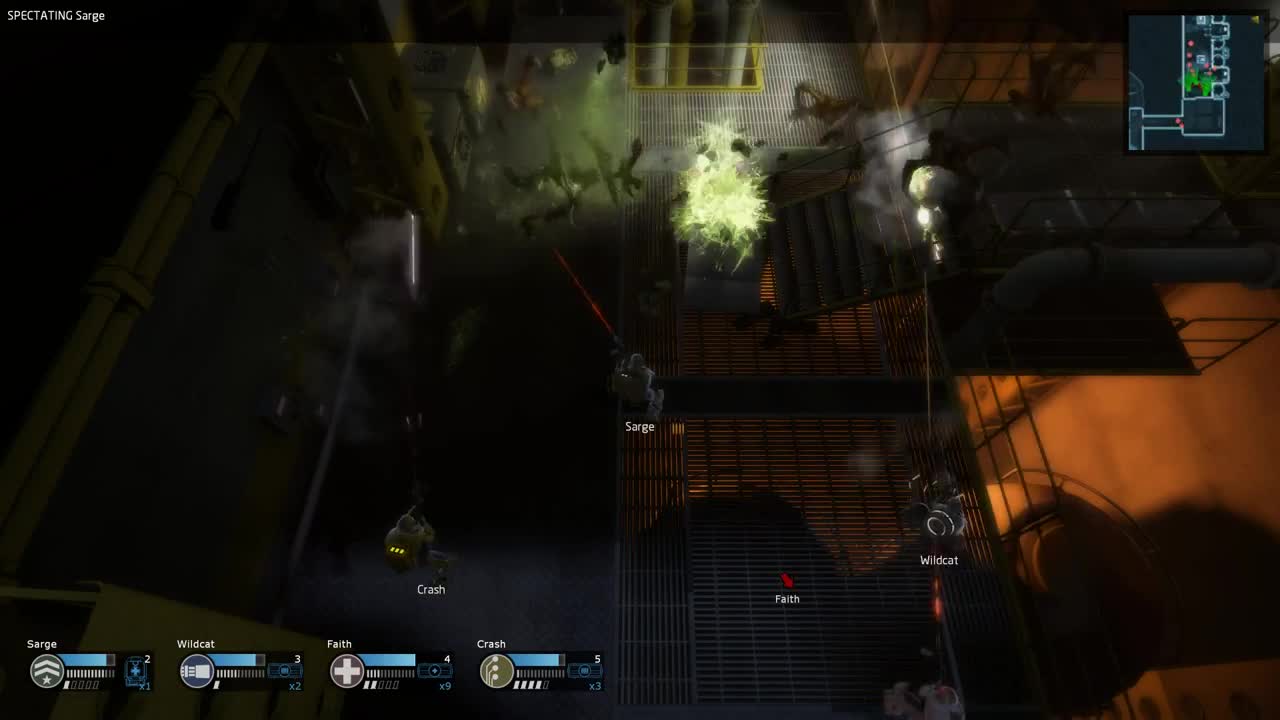The height and width of the screenshot is (720, 1280).
Task: Click the Wildcat name label near his character
Action: coord(939,560)
